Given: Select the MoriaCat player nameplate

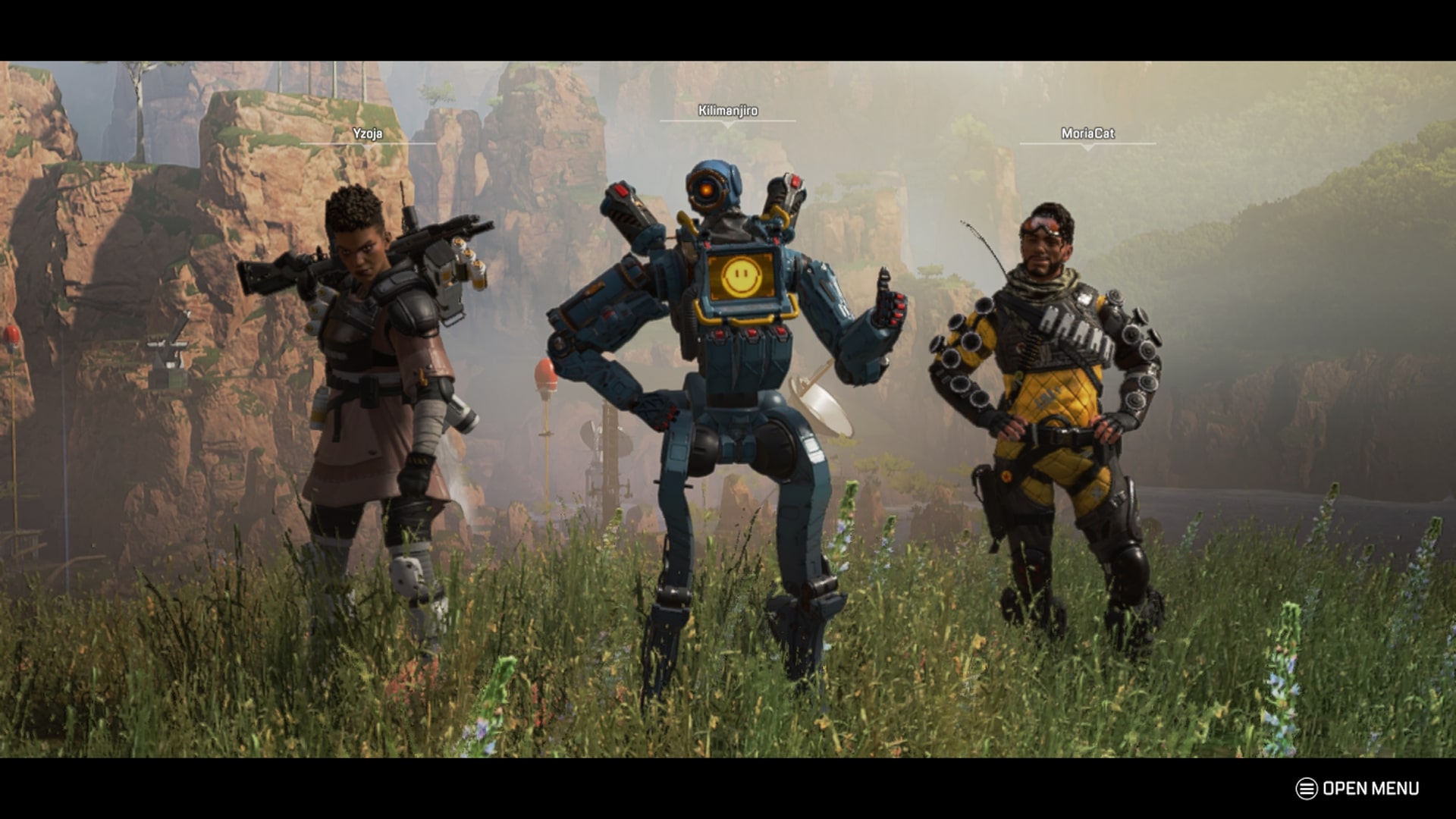Looking at the screenshot, I should click(1087, 133).
